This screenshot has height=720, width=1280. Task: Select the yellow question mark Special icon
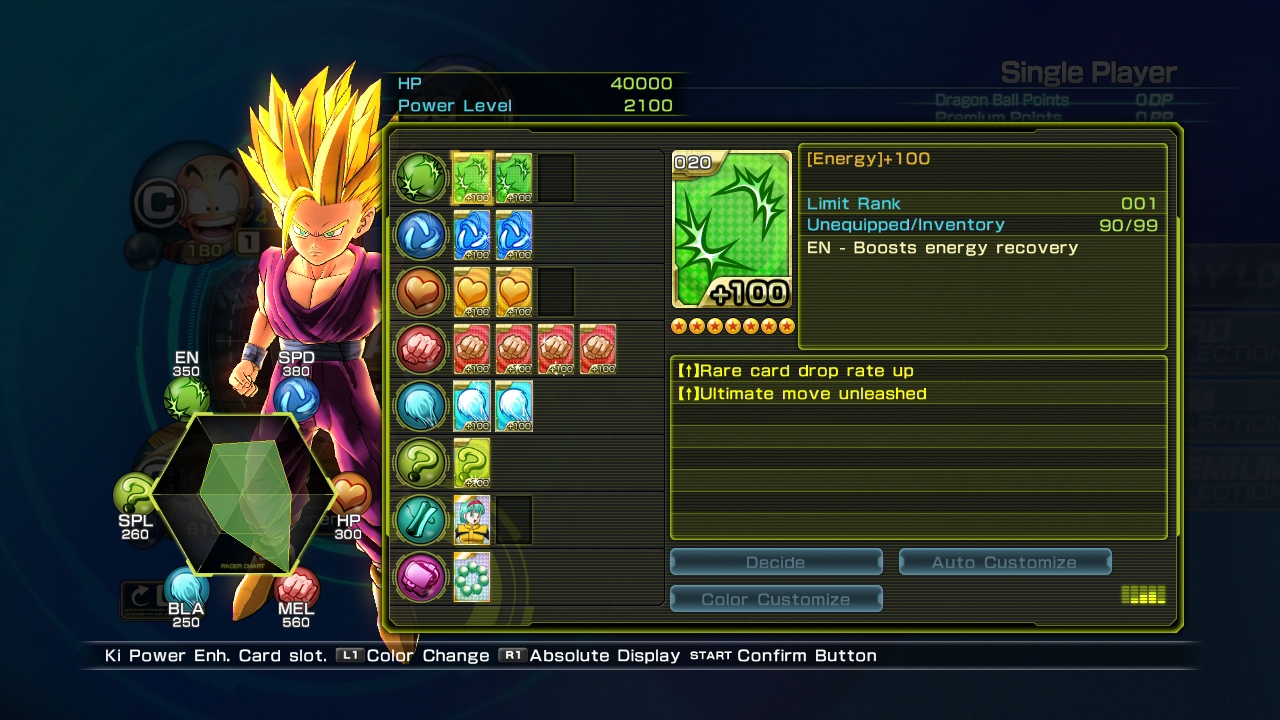[x=421, y=463]
